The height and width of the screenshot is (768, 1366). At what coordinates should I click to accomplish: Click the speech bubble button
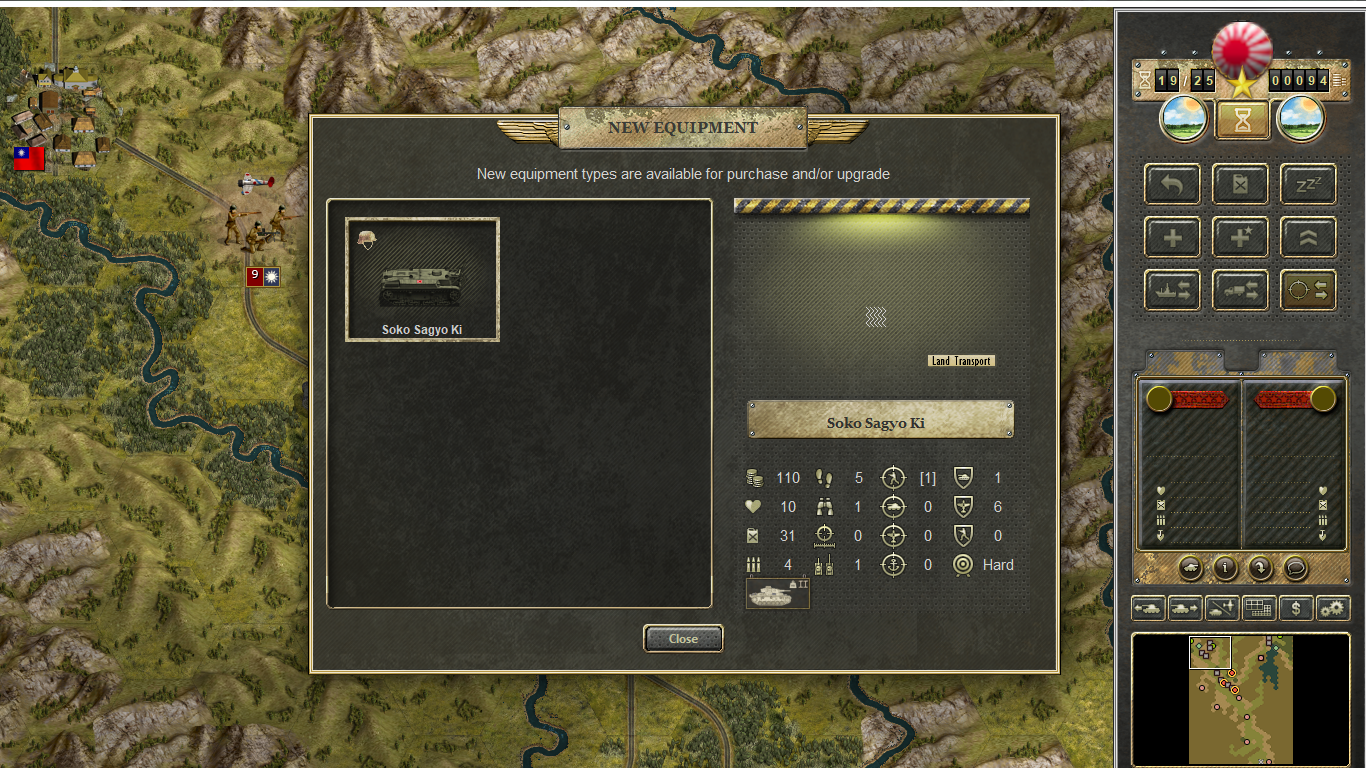point(1295,568)
